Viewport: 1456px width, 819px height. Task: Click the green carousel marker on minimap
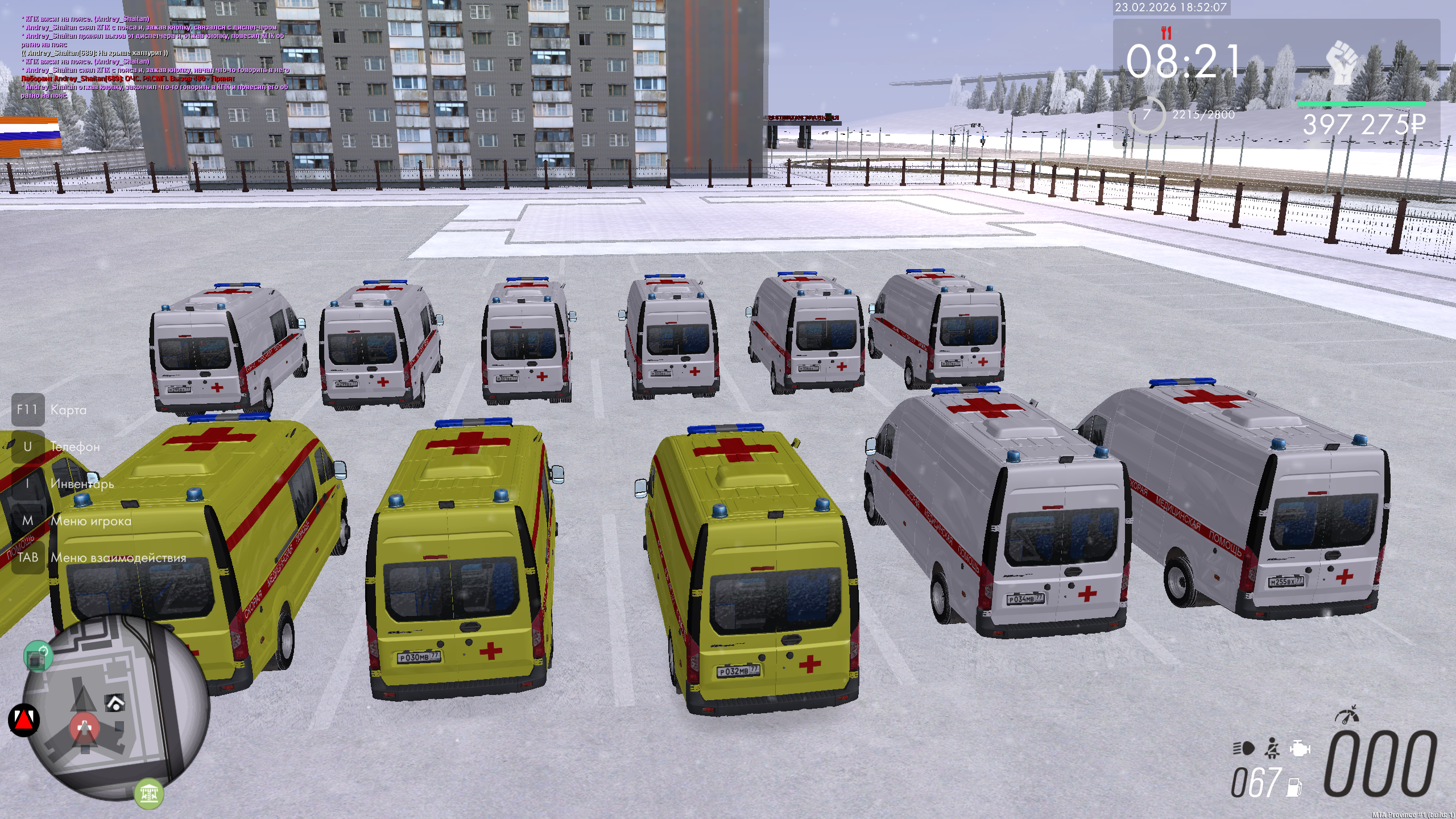[x=149, y=793]
